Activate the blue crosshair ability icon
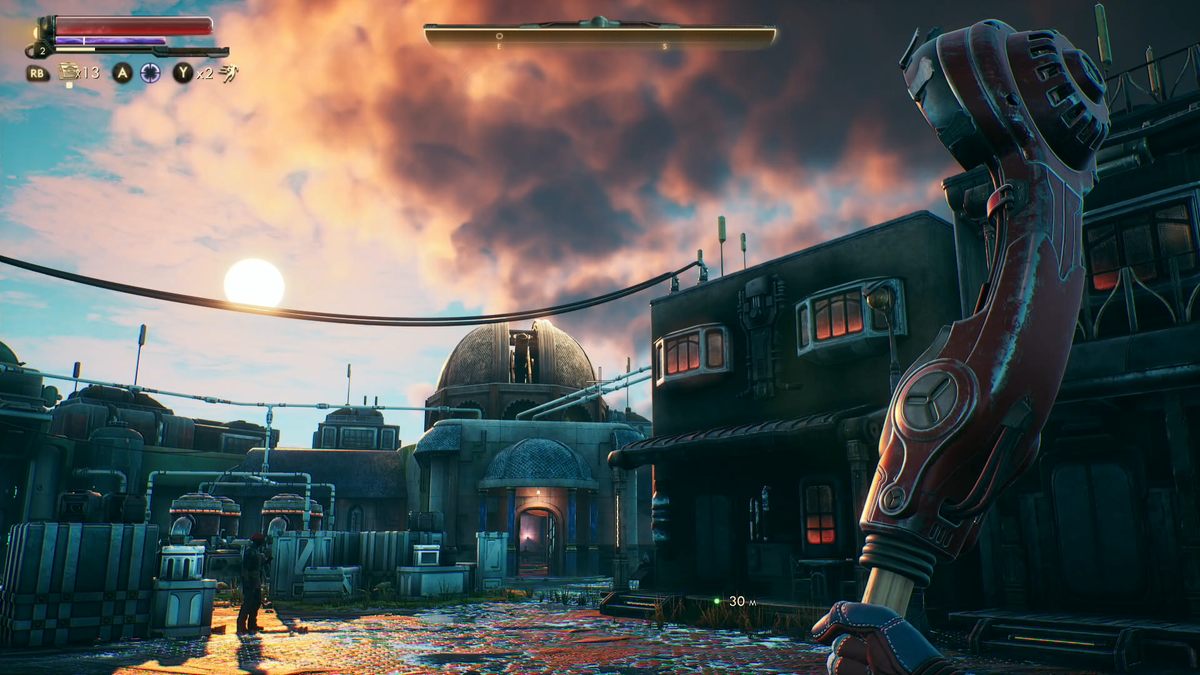 pos(150,72)
